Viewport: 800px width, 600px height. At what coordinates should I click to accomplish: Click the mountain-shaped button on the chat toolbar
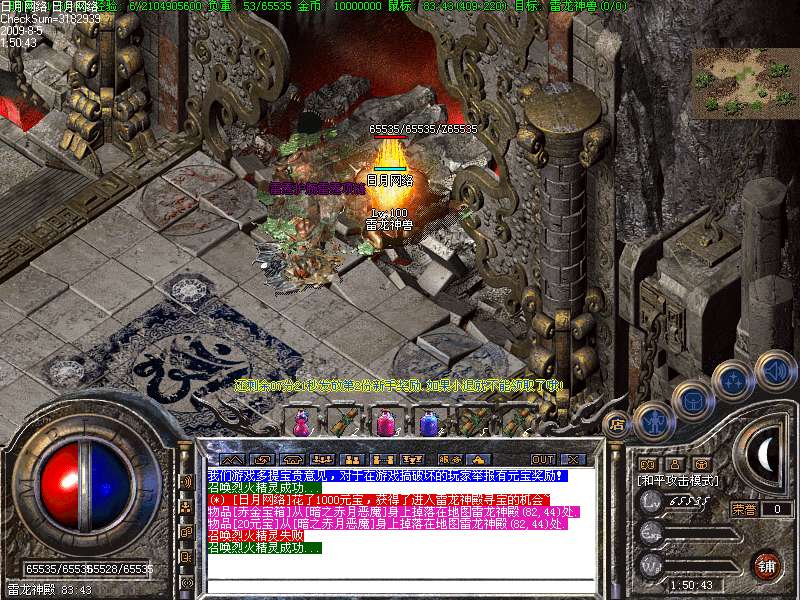tap(232, 459)
